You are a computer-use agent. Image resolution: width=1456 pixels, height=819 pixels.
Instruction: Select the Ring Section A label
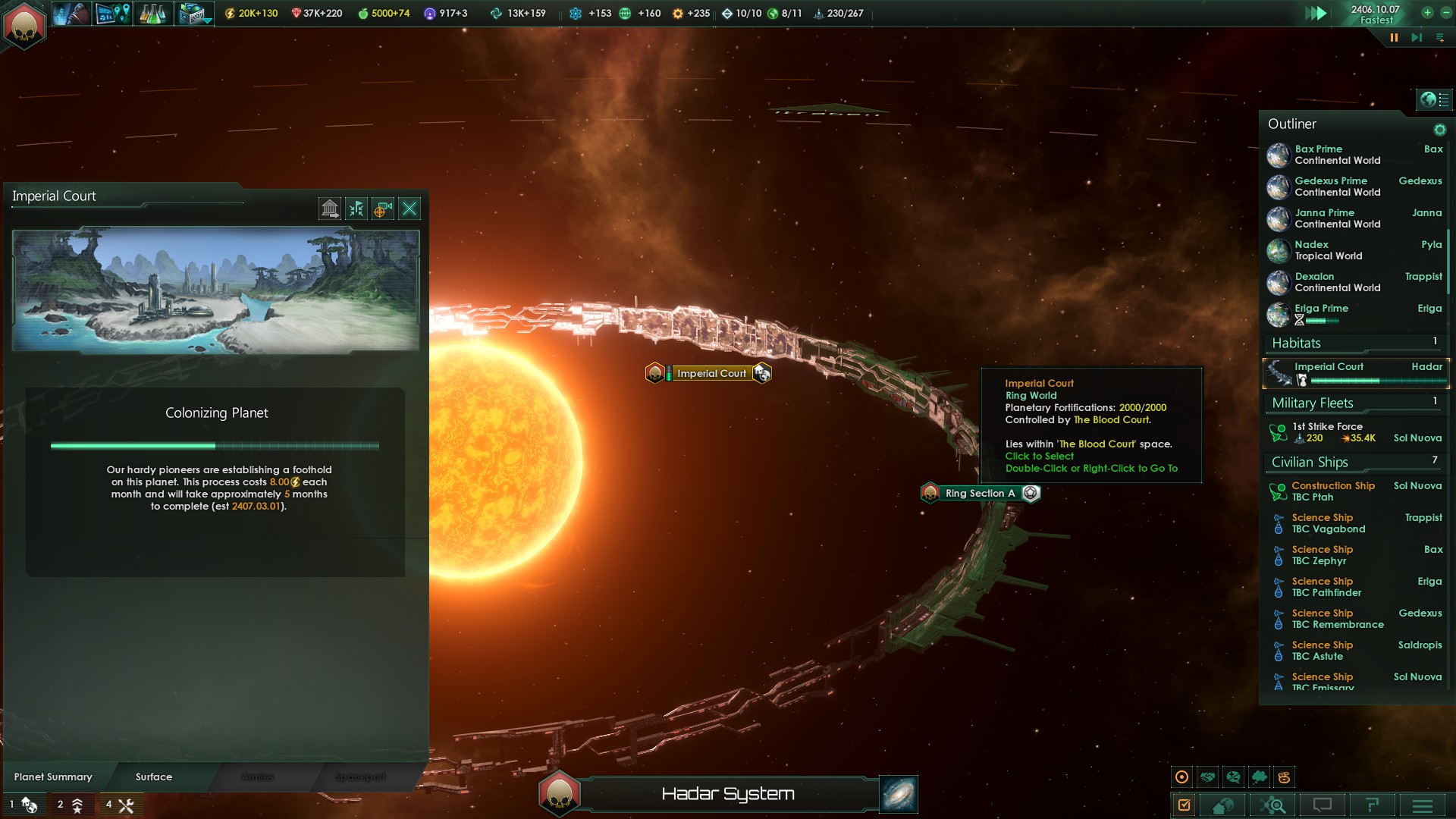[979, 494]
